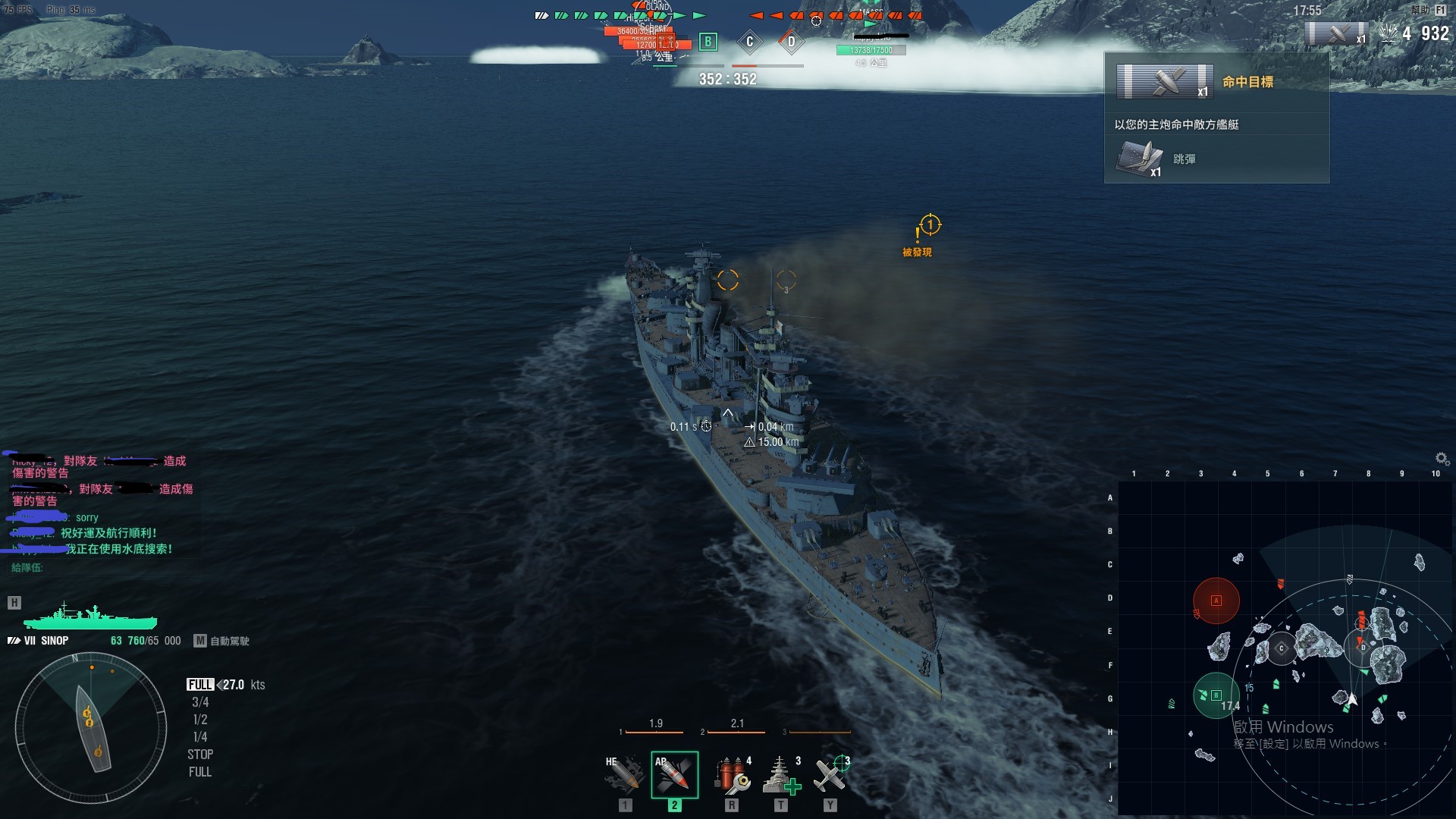1456x819 pixels.
Task: Select capture point B indicator
Action: pyautogui.click(x=708, y=42)
